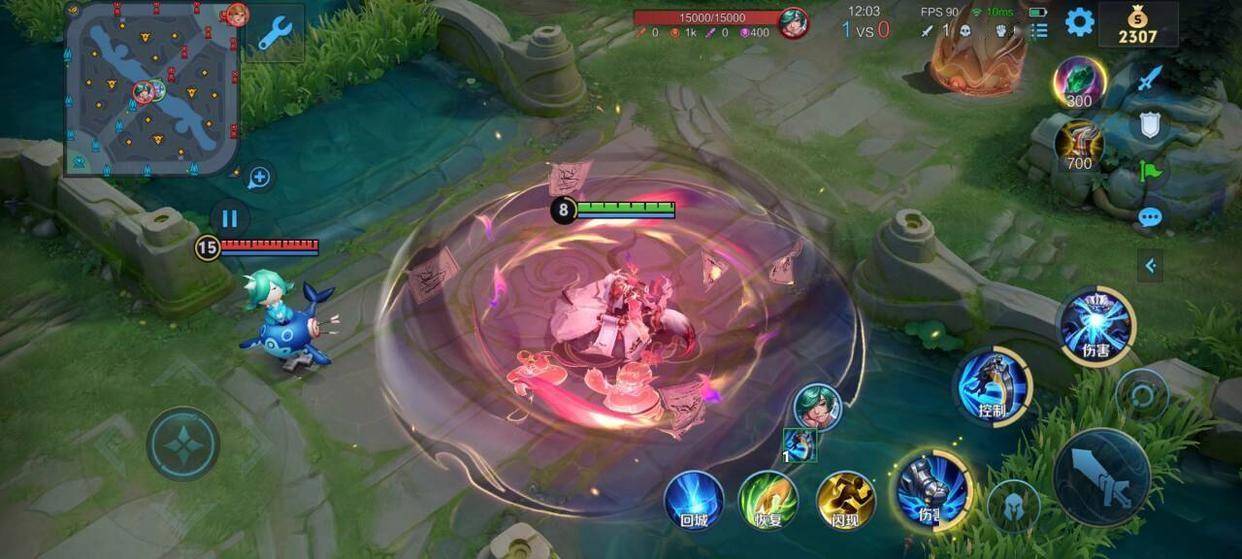Use the 恢复 restore spell
This screenshot has width=1242, height=559.
[x=768, y=500]
